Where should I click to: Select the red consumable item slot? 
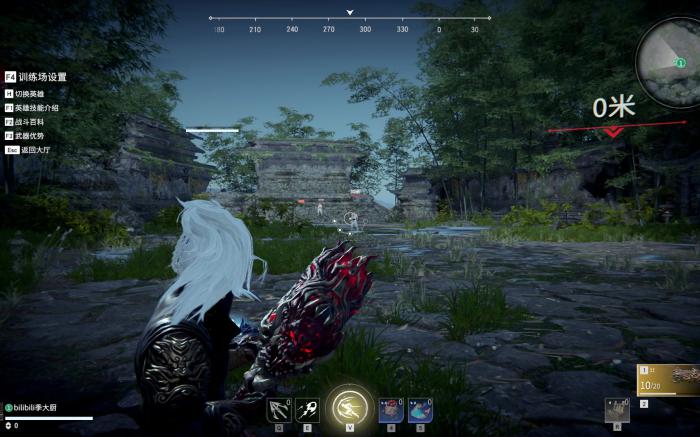pyautogui.click(x=391, y=410)
